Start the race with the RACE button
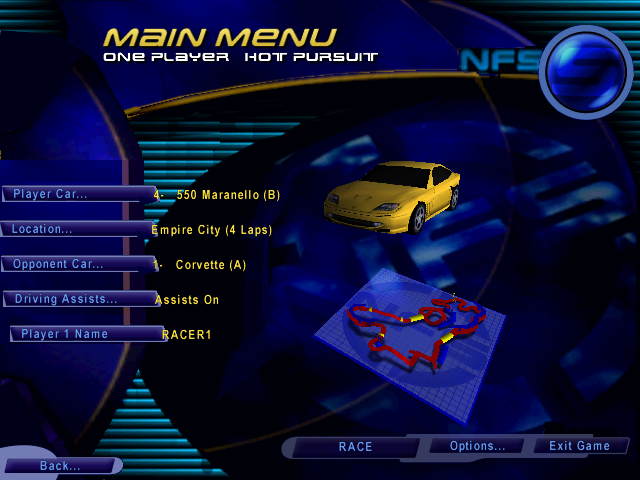Image resolution: width=640 pixels, height=480 pixels. (x=355, y=447)
